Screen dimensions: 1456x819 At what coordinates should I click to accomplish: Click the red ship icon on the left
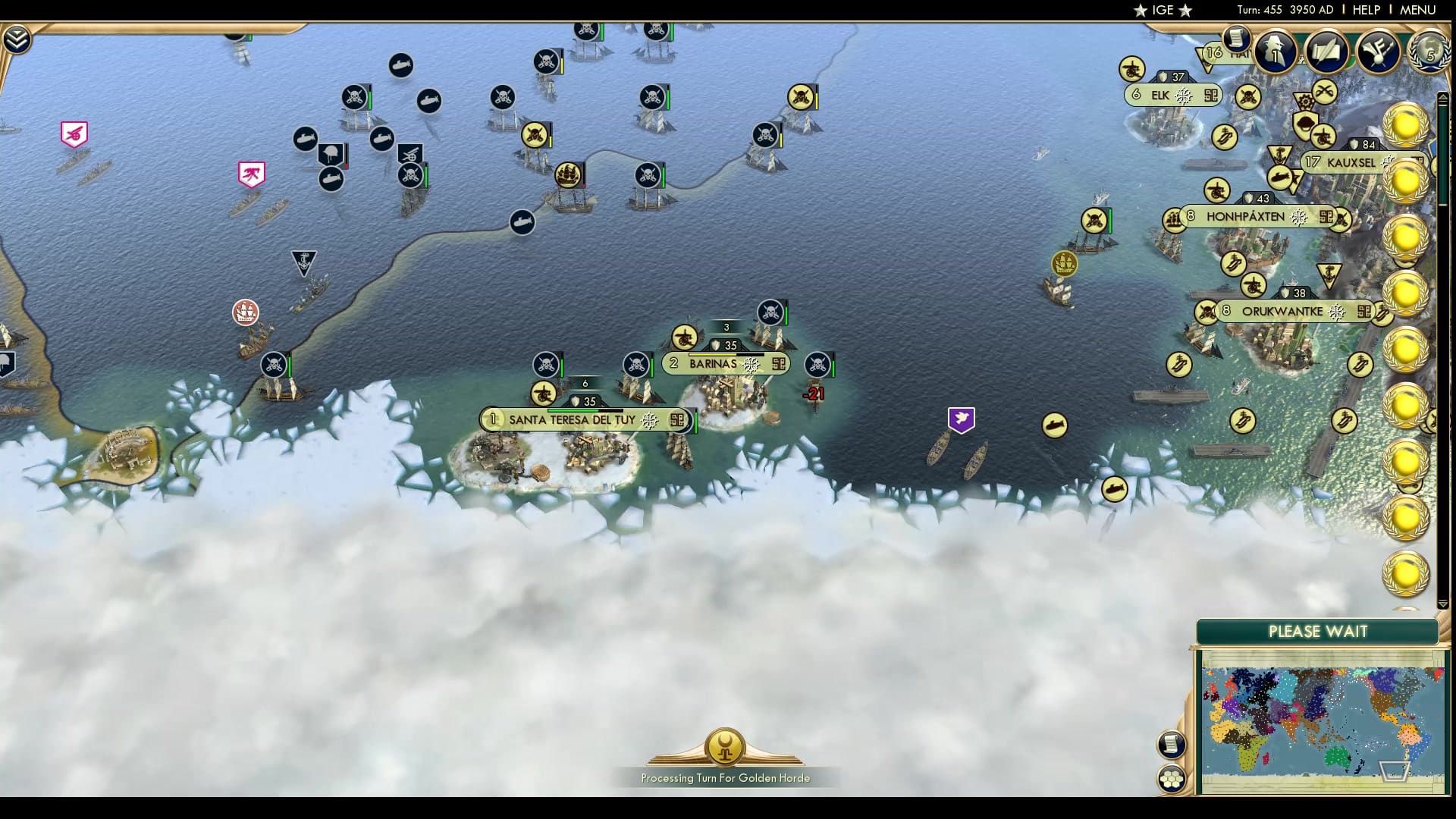click(x=244, y=312)
